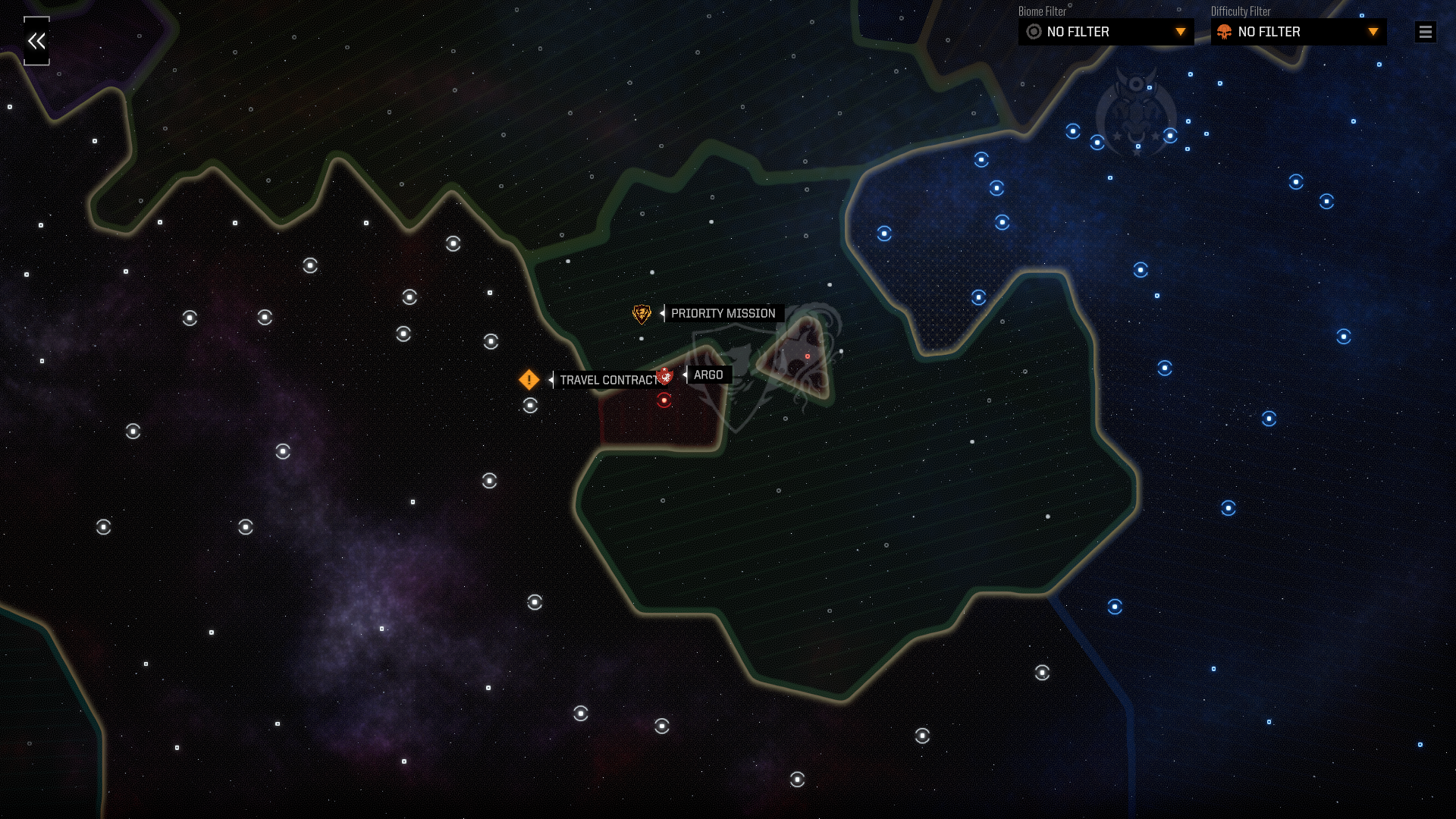The width and height of the screenshot is (1456, 819).
Task: Open the Difficulty Filter dropdown
Action: 1298,32
